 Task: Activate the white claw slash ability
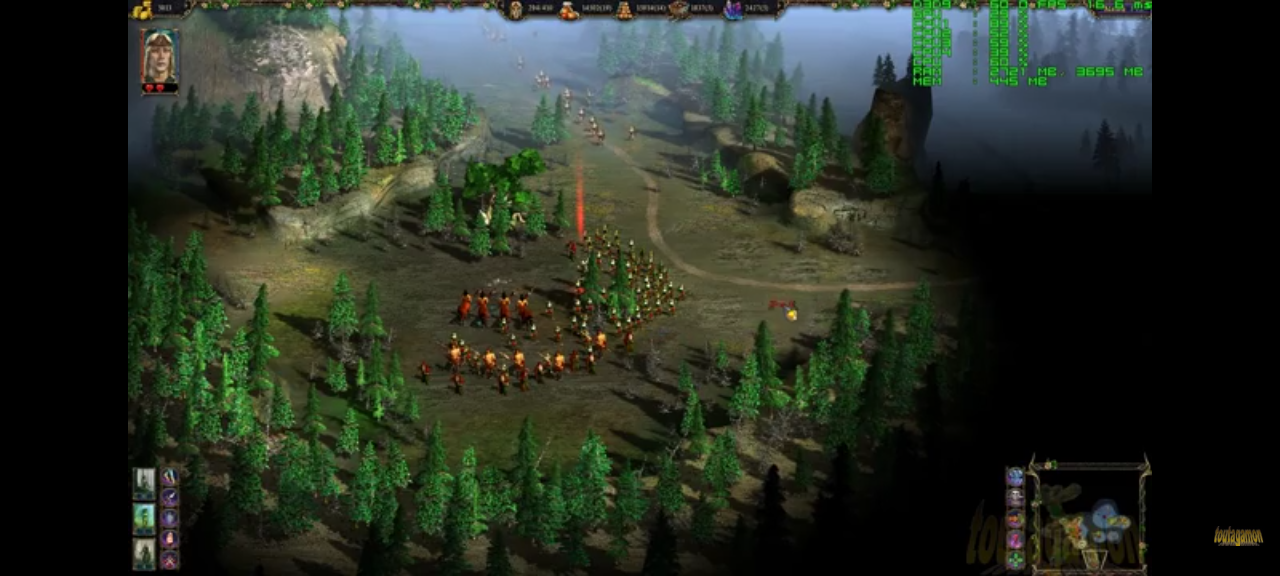pos(170,476)
